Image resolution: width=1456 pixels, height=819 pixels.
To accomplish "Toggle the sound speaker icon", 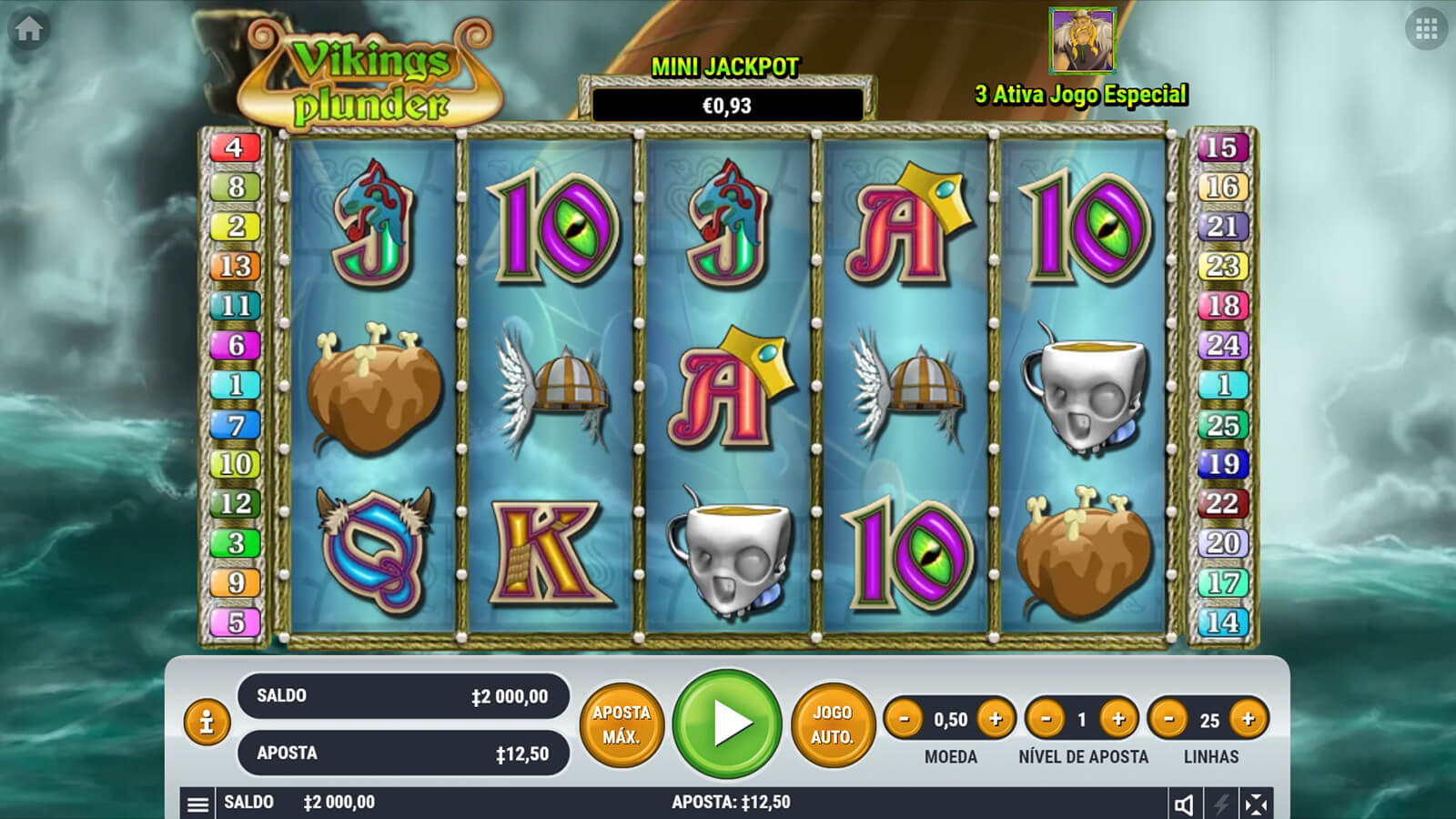I will tap(1184, 804).
